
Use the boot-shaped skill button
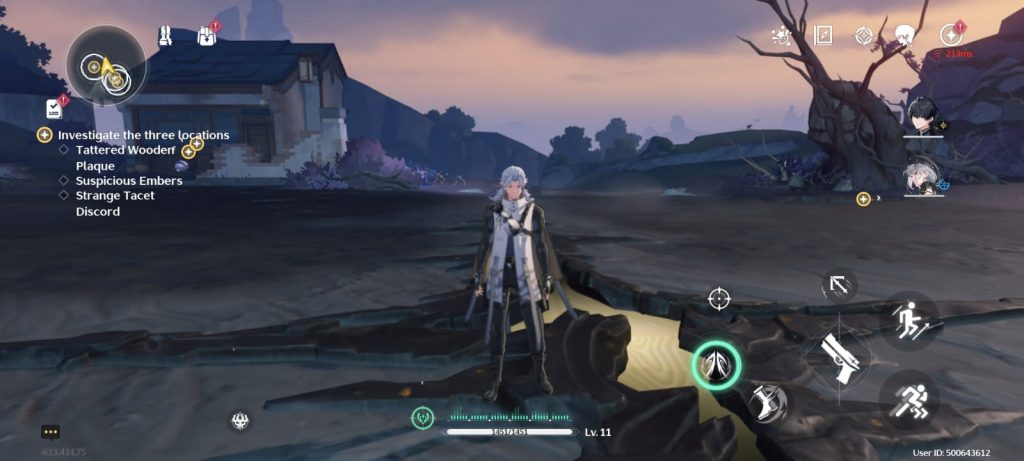(x=768, y=402)
